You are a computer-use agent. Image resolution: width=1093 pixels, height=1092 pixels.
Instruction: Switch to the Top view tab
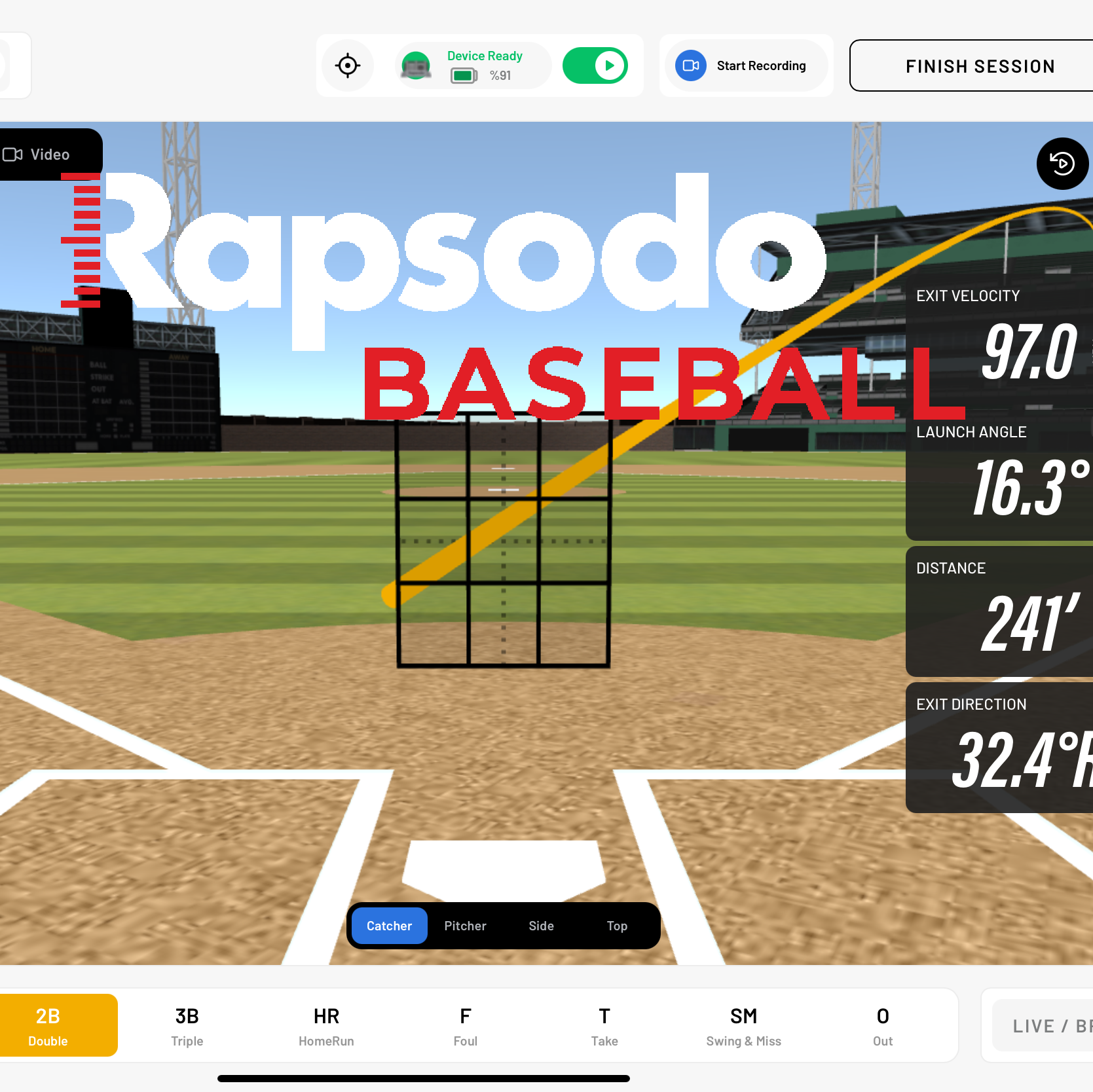tap(616, 925)
